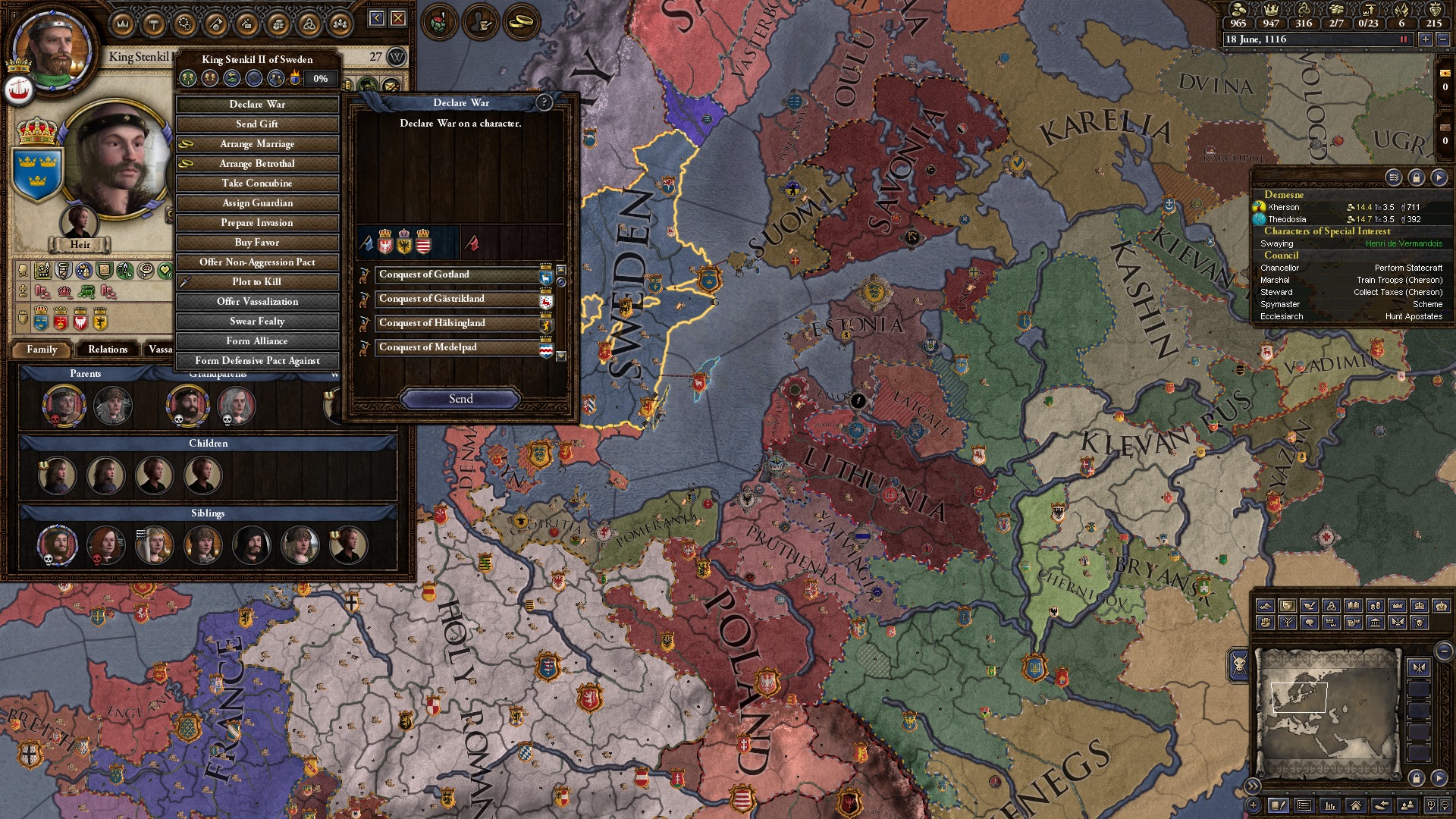Screen dimensions: 1456x819
Task: Open the Arrange Marriage action
Action: click(x=257, y=144)
